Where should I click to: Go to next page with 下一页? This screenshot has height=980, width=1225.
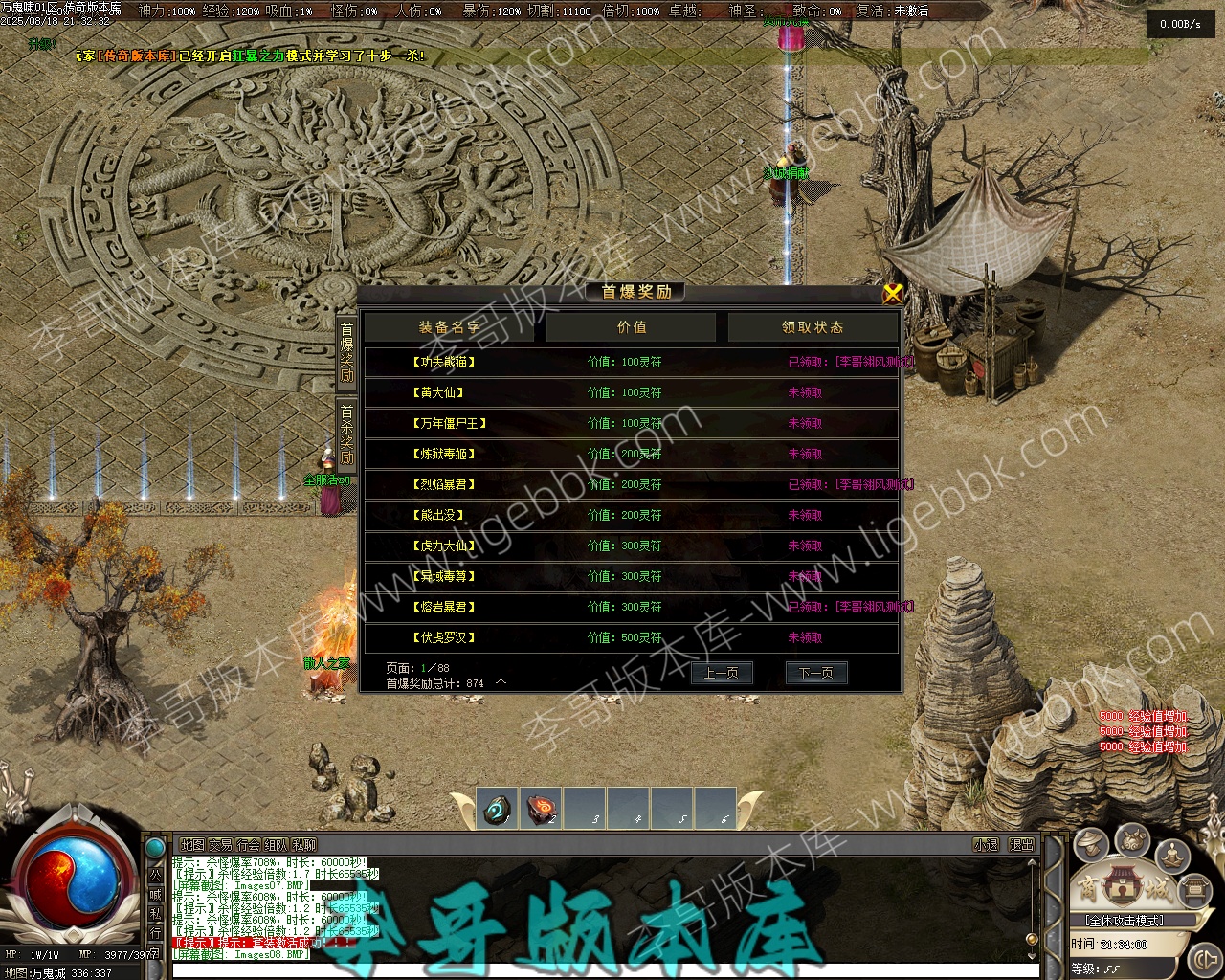815,673
